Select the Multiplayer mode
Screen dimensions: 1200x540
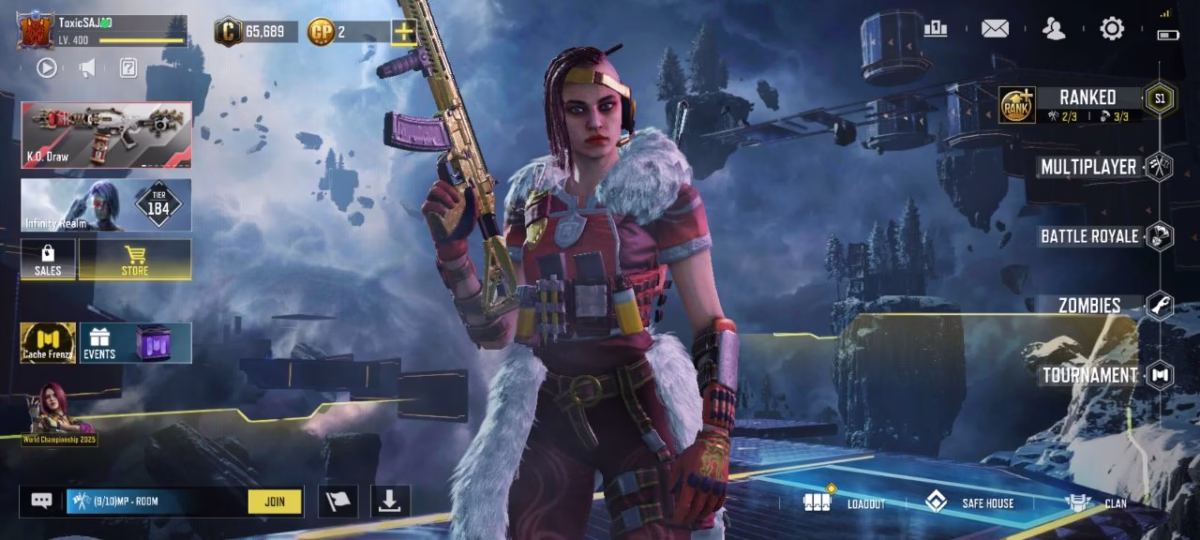click(1088, 167)
